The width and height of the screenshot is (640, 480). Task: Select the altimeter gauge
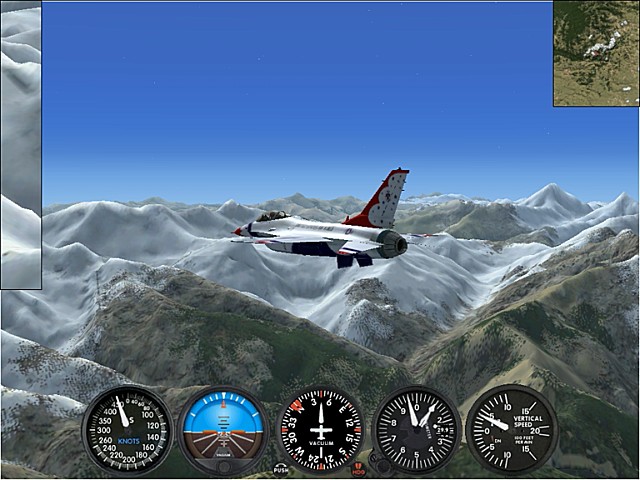click(x=415, y=430)
